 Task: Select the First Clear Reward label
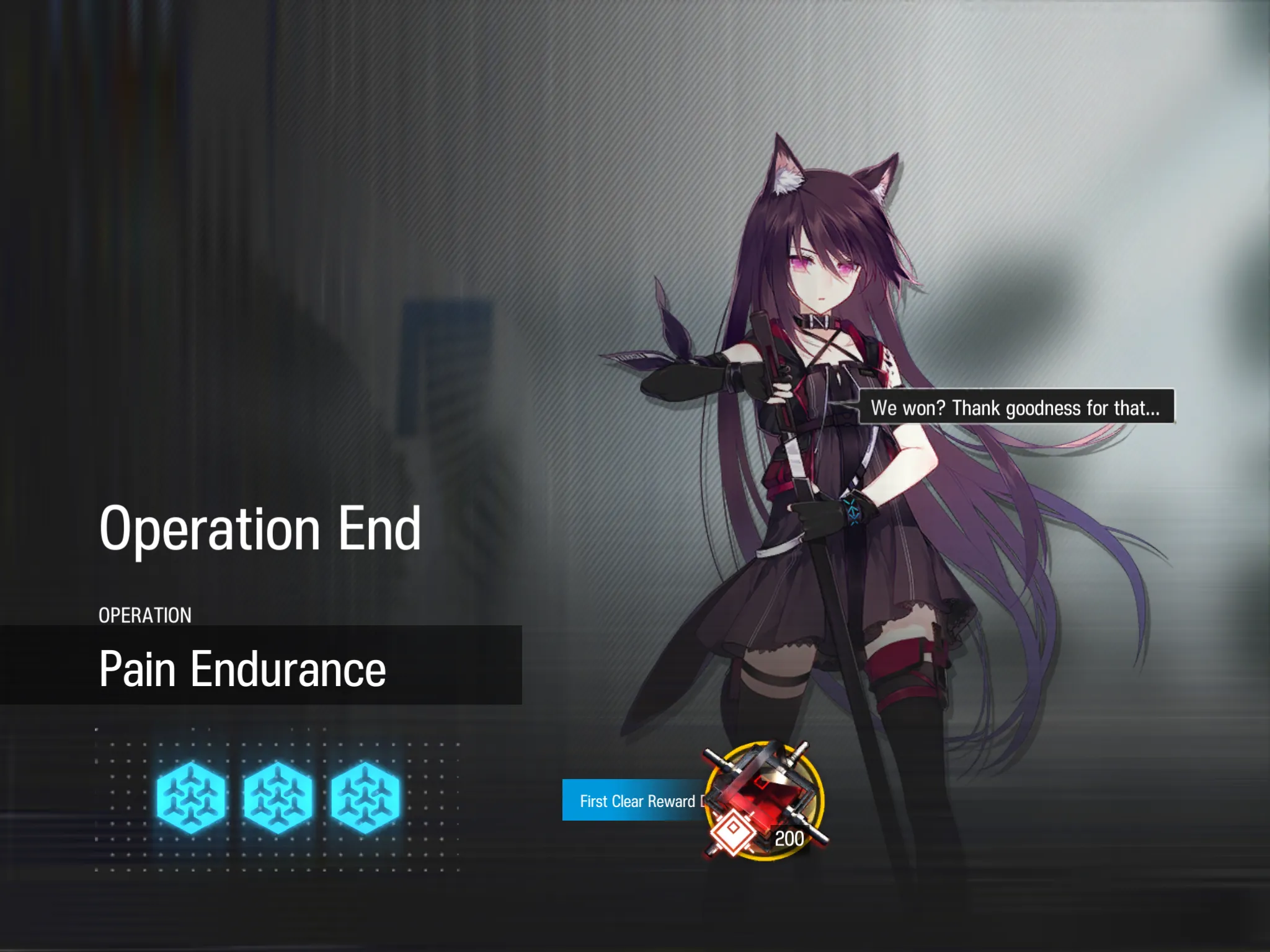[636, 801]
